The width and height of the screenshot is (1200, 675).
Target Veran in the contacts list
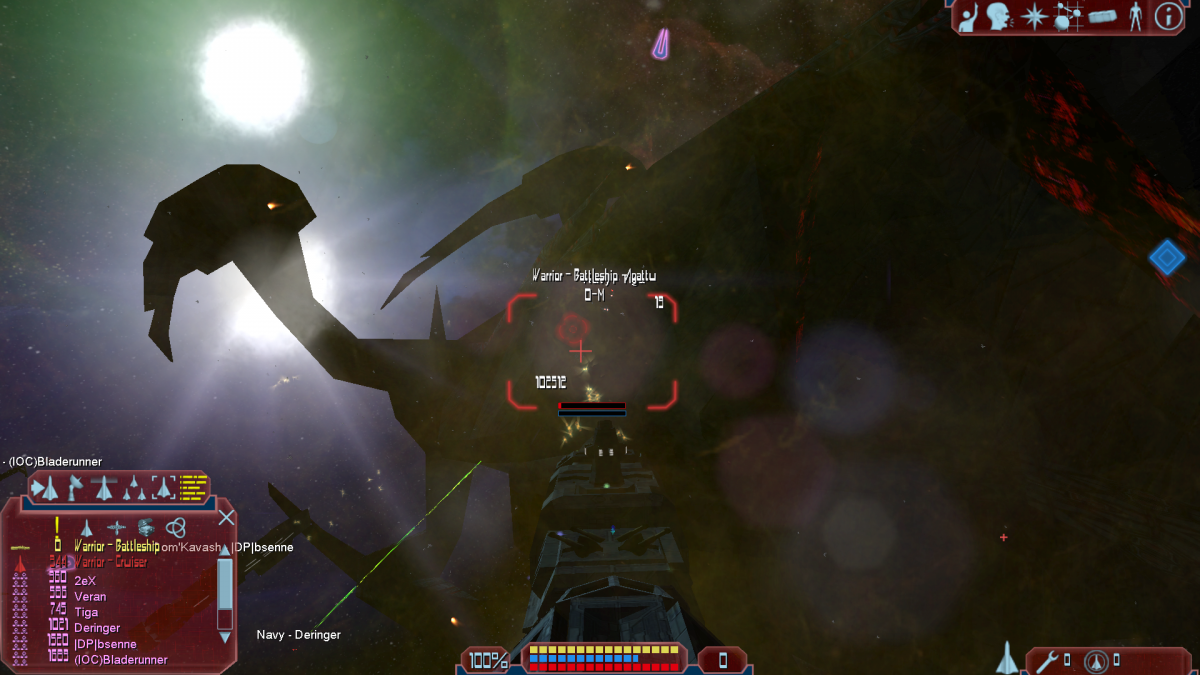(90, 597)
